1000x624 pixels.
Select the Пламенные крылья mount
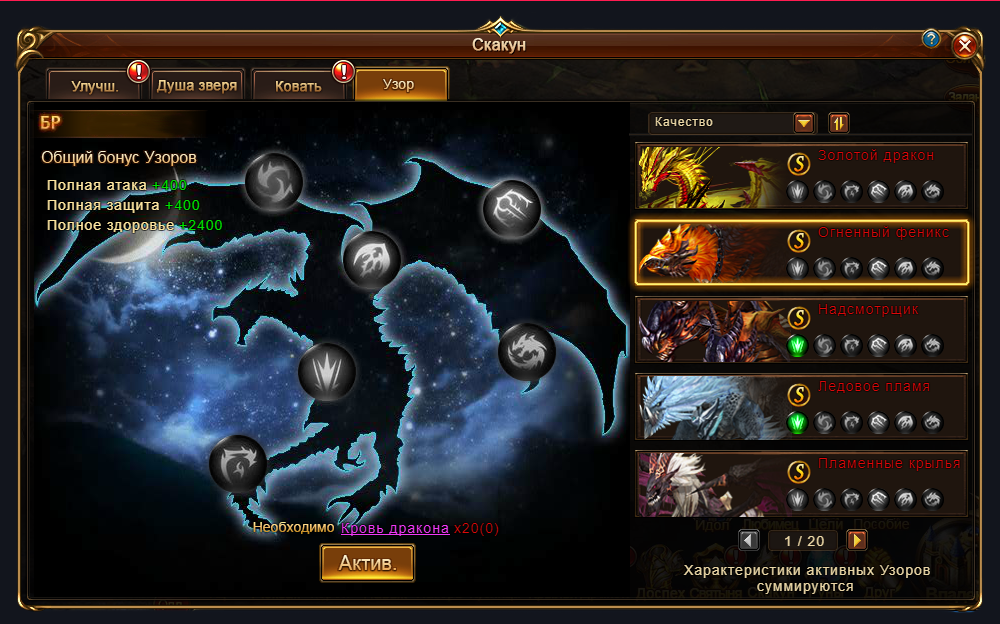[x=801, y=483]
